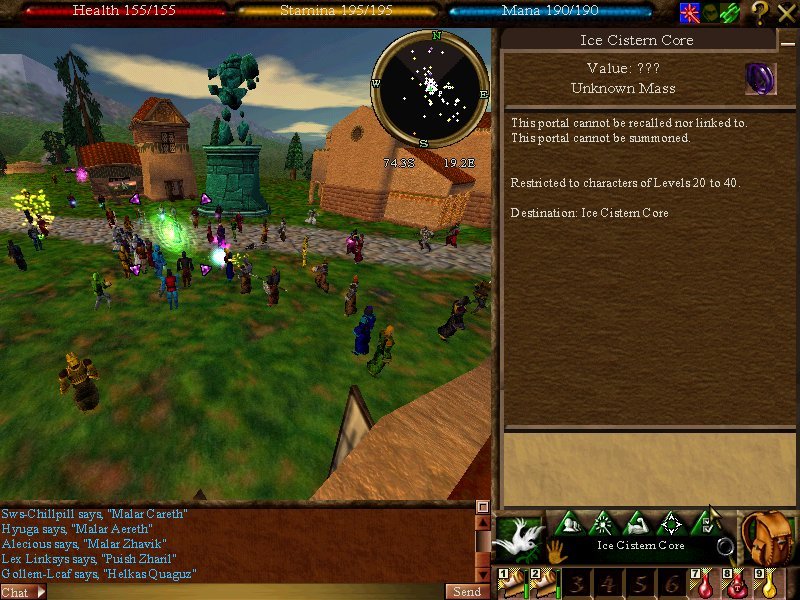Use the red flask in slot 8
The image size is (800, 600).
click(x=738, y=584)
